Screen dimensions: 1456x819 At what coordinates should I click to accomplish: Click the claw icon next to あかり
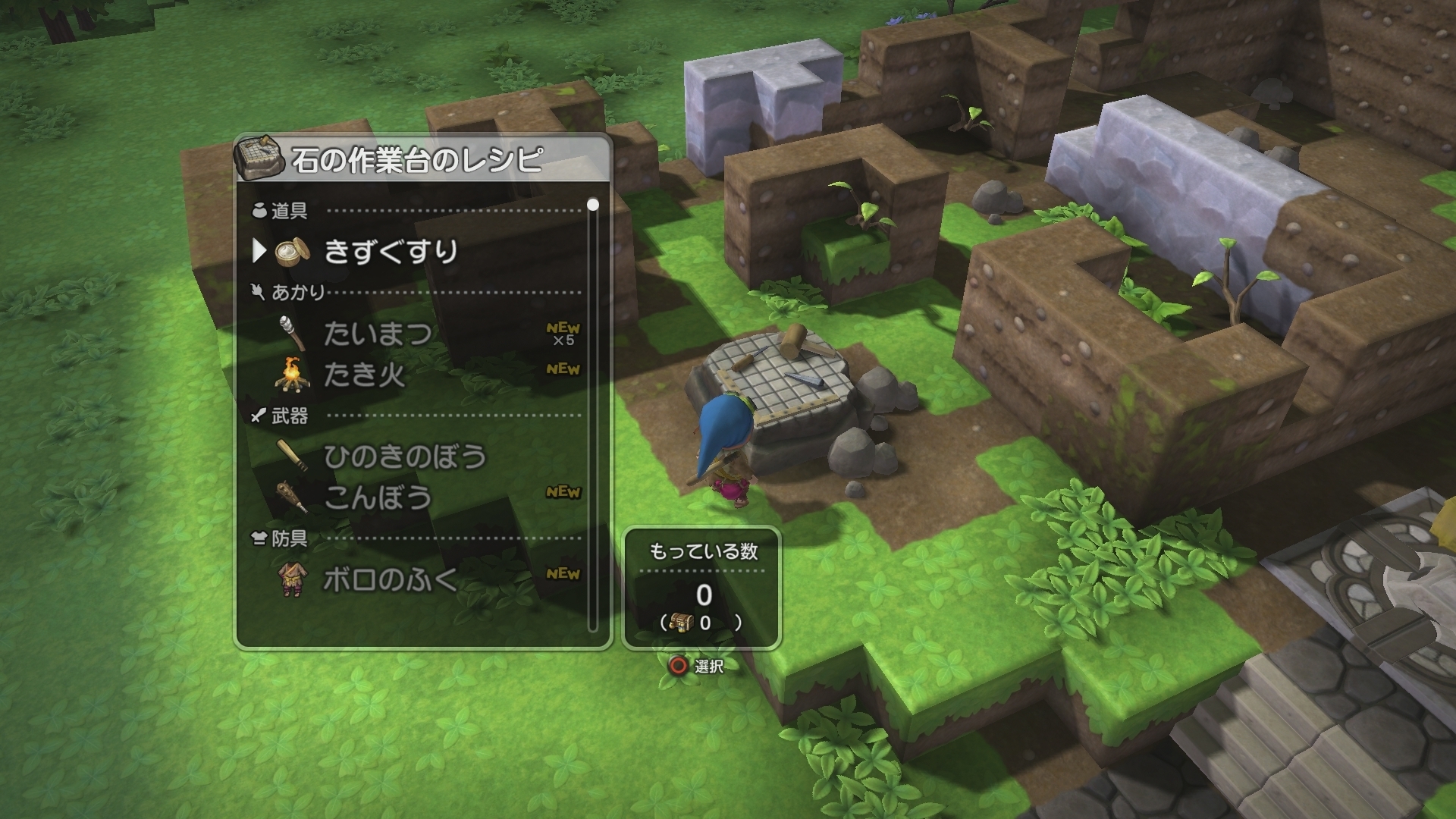pyautogui.click(x=257, y=292)
